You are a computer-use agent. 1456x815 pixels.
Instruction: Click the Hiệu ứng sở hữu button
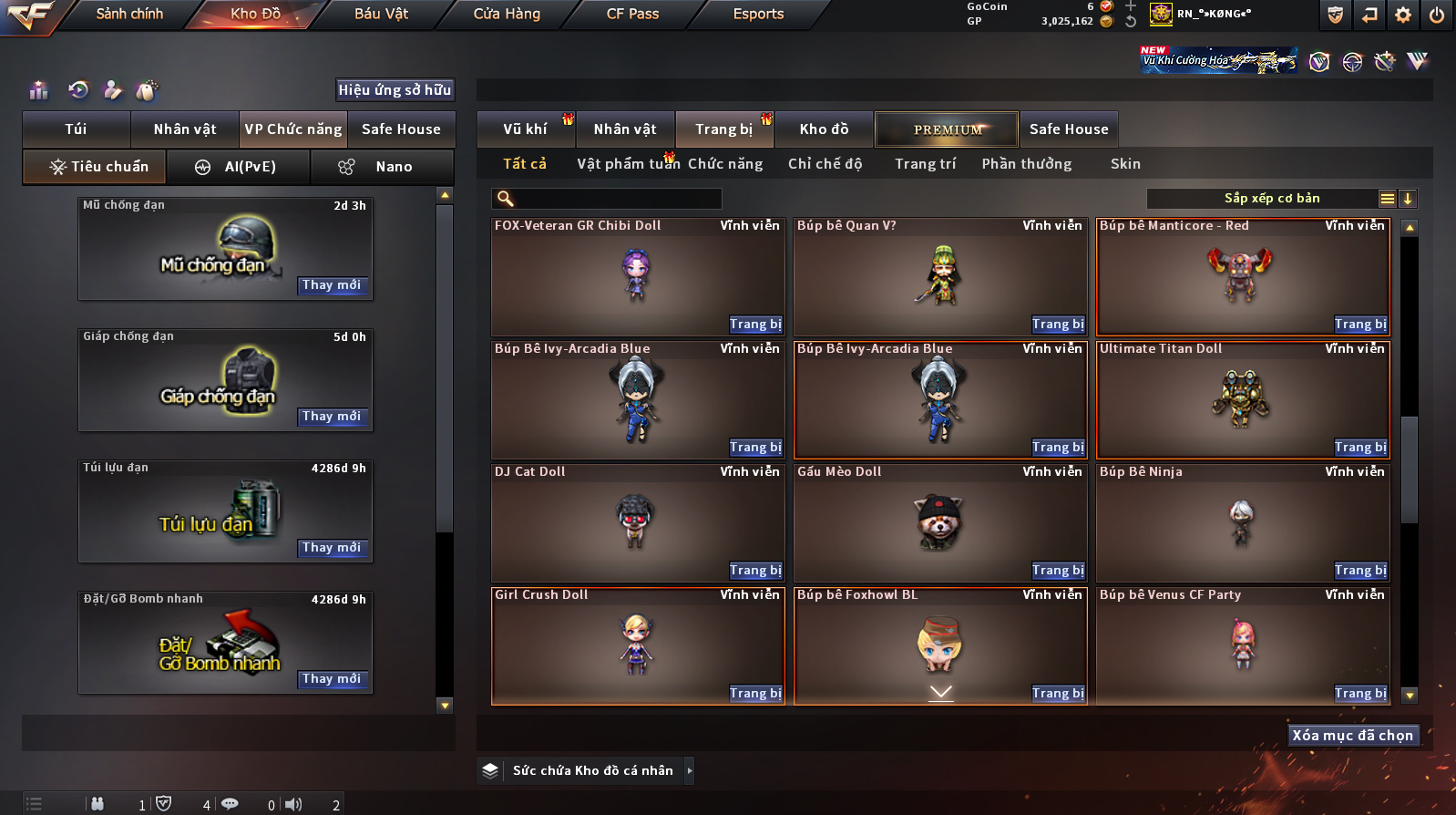pyautogui.click(x=395, y=89)
